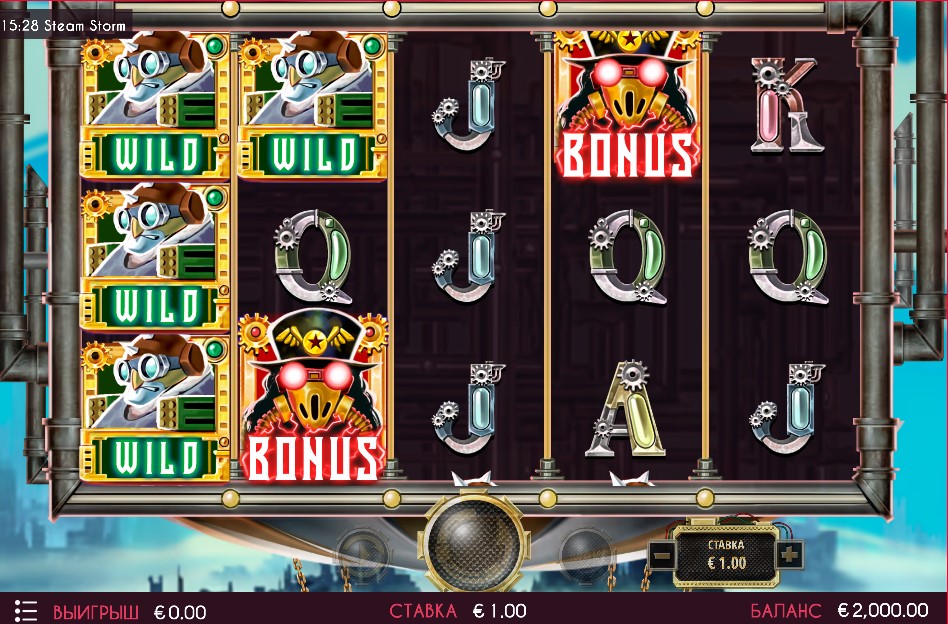Increase the bet with the plus button
Viewport: 948px width, 624px height.
click(x=789, y=553)
